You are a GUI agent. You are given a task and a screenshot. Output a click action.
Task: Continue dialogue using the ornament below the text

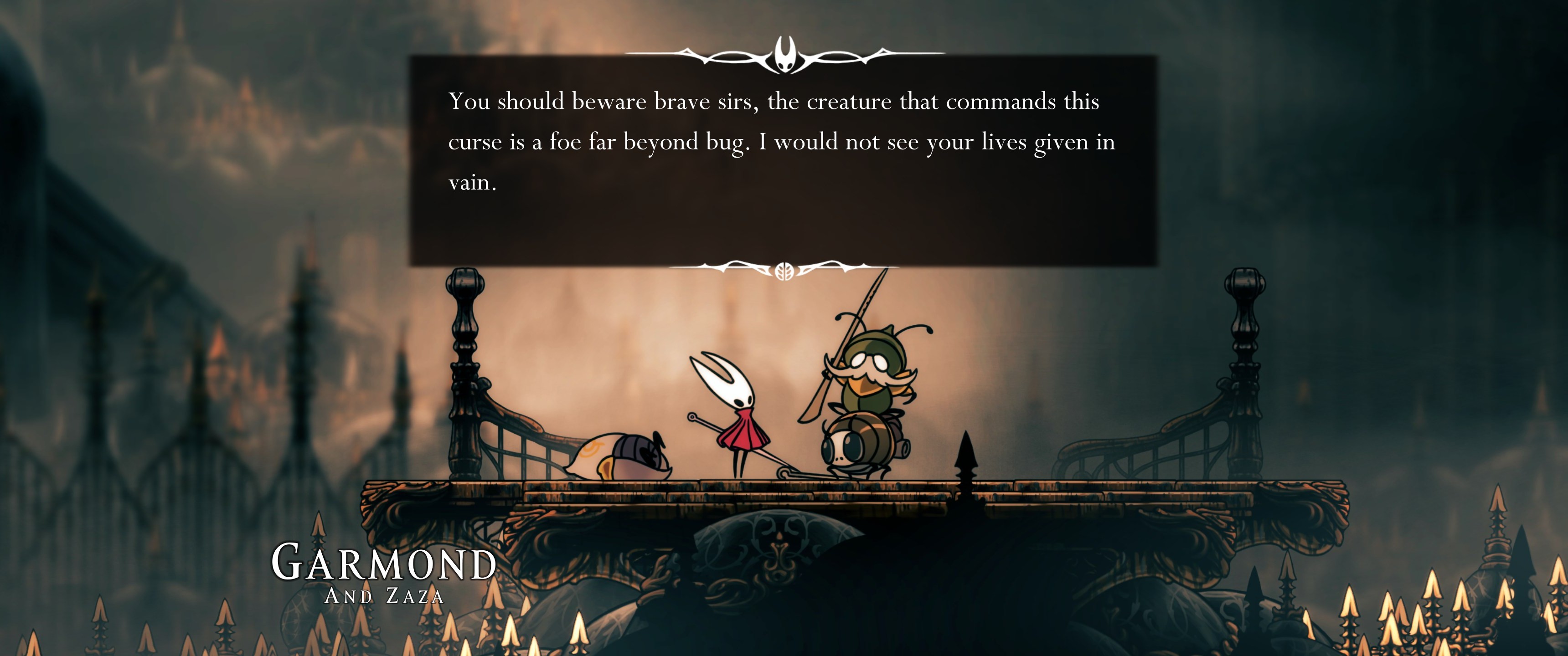click(x=784, y=270)
